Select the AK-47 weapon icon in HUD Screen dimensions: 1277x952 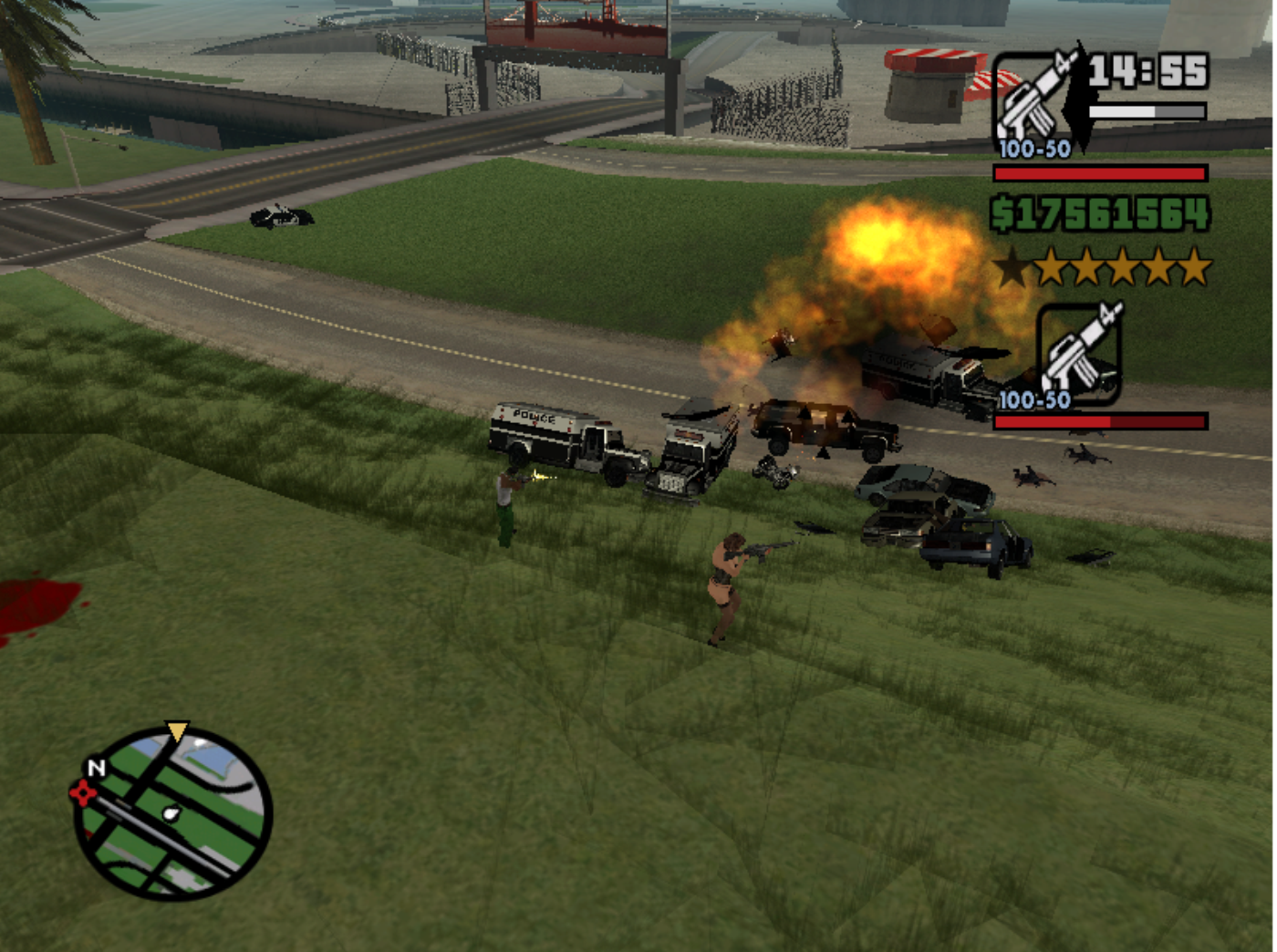point(1031,96)
